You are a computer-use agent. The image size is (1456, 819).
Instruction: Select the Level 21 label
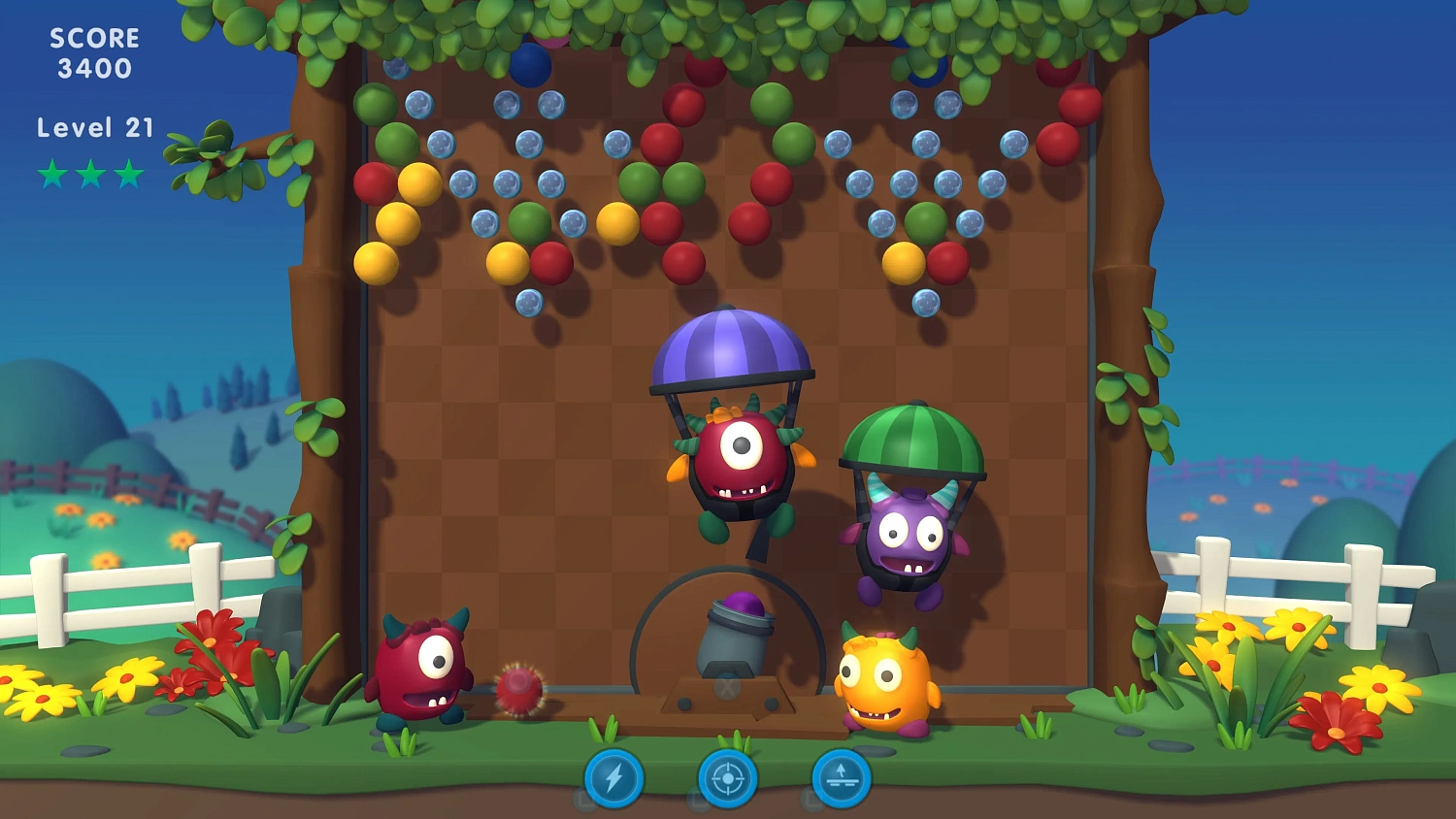click(94, 127)
